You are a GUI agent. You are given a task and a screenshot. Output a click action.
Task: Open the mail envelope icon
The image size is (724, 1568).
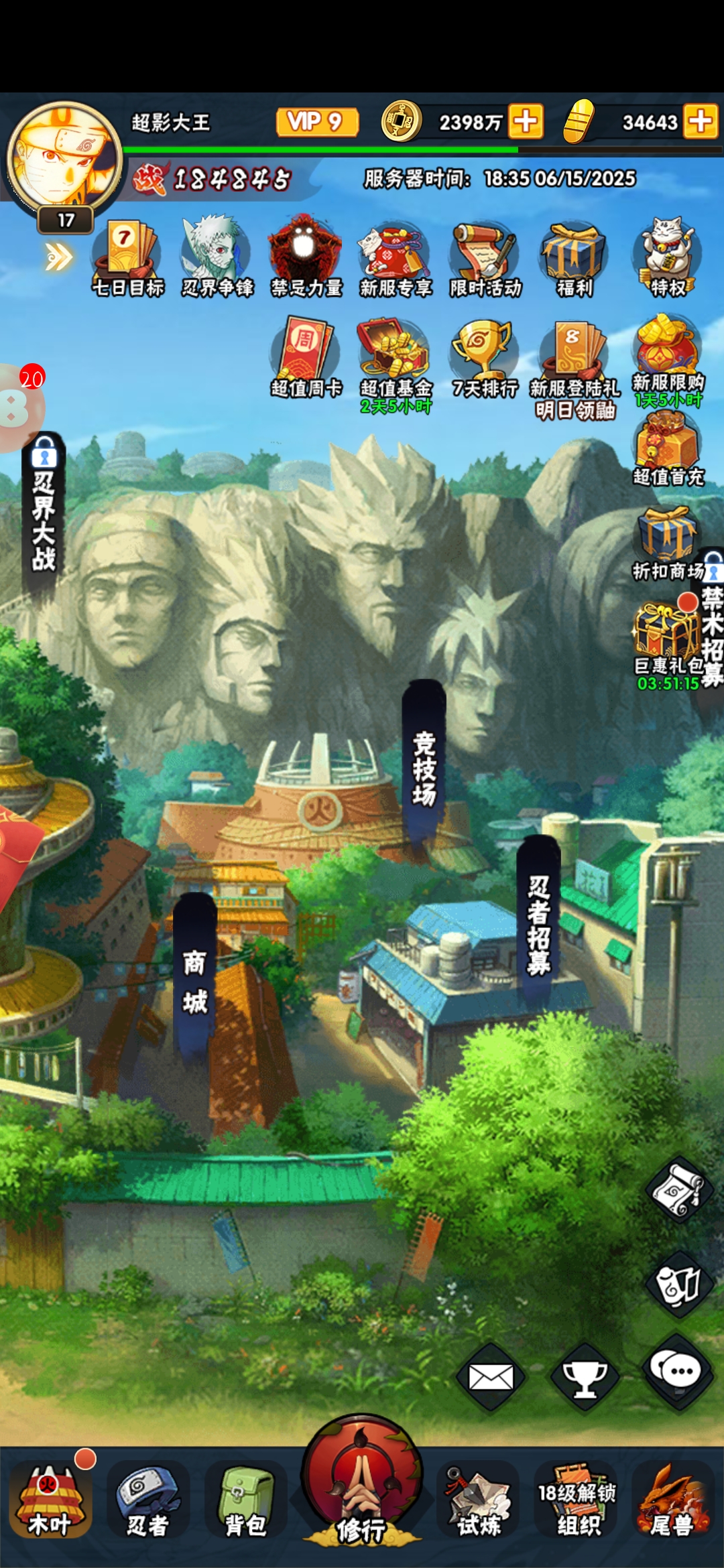(491, 1378)
